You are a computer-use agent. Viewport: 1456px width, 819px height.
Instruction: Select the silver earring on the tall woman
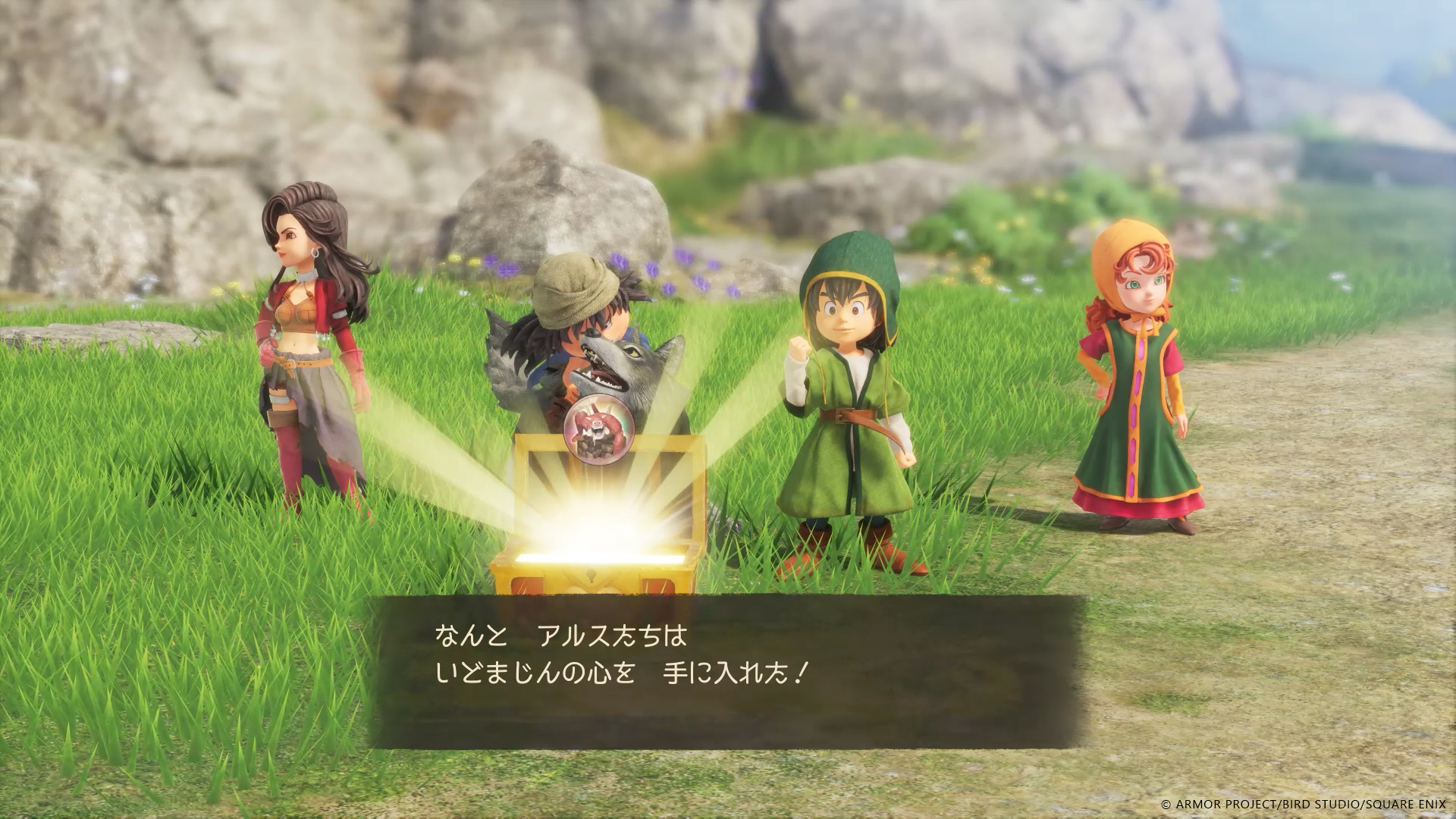click(x=315, y=252)
